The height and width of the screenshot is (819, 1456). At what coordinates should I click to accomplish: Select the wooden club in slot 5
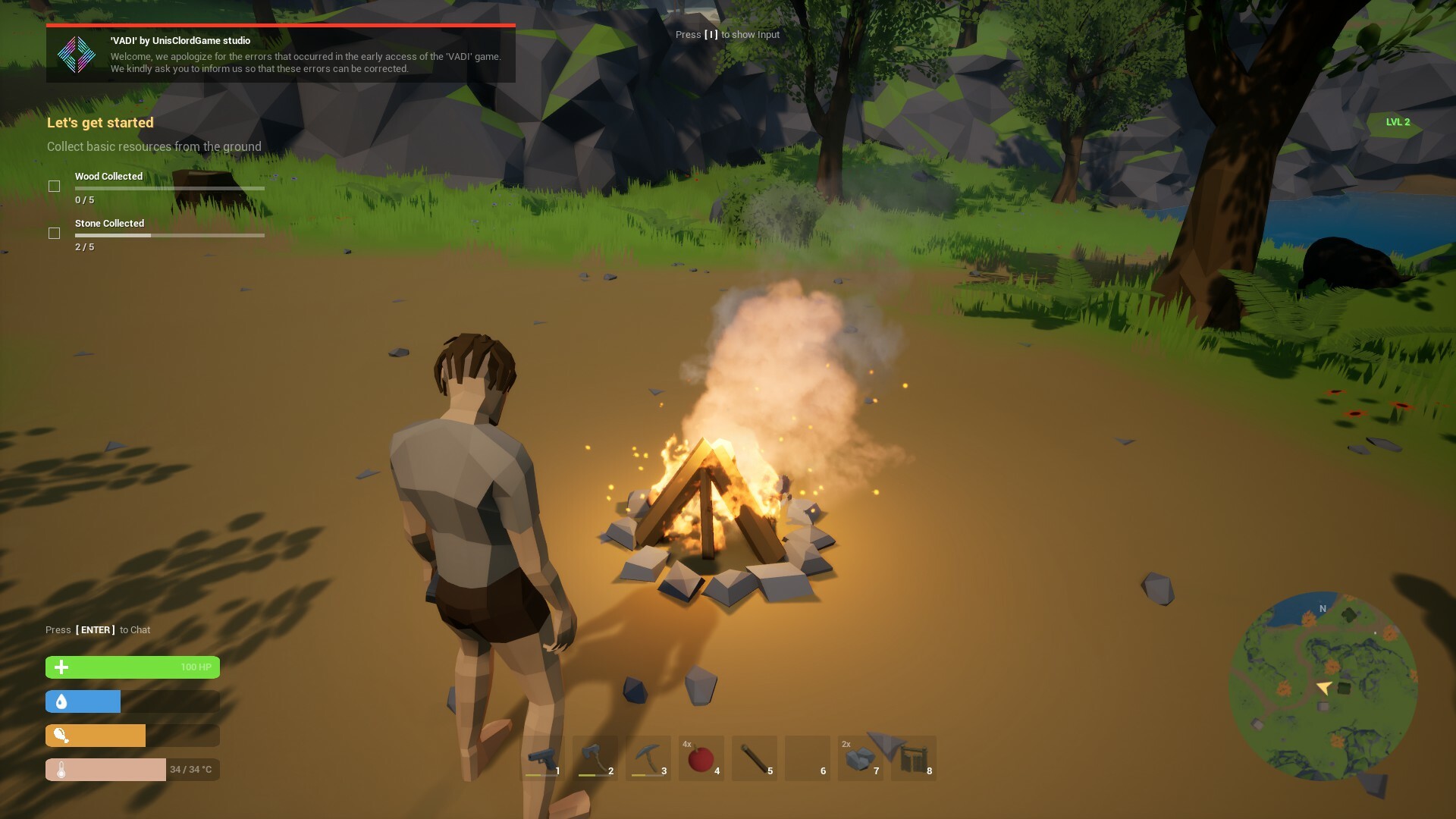click(755, 758)
